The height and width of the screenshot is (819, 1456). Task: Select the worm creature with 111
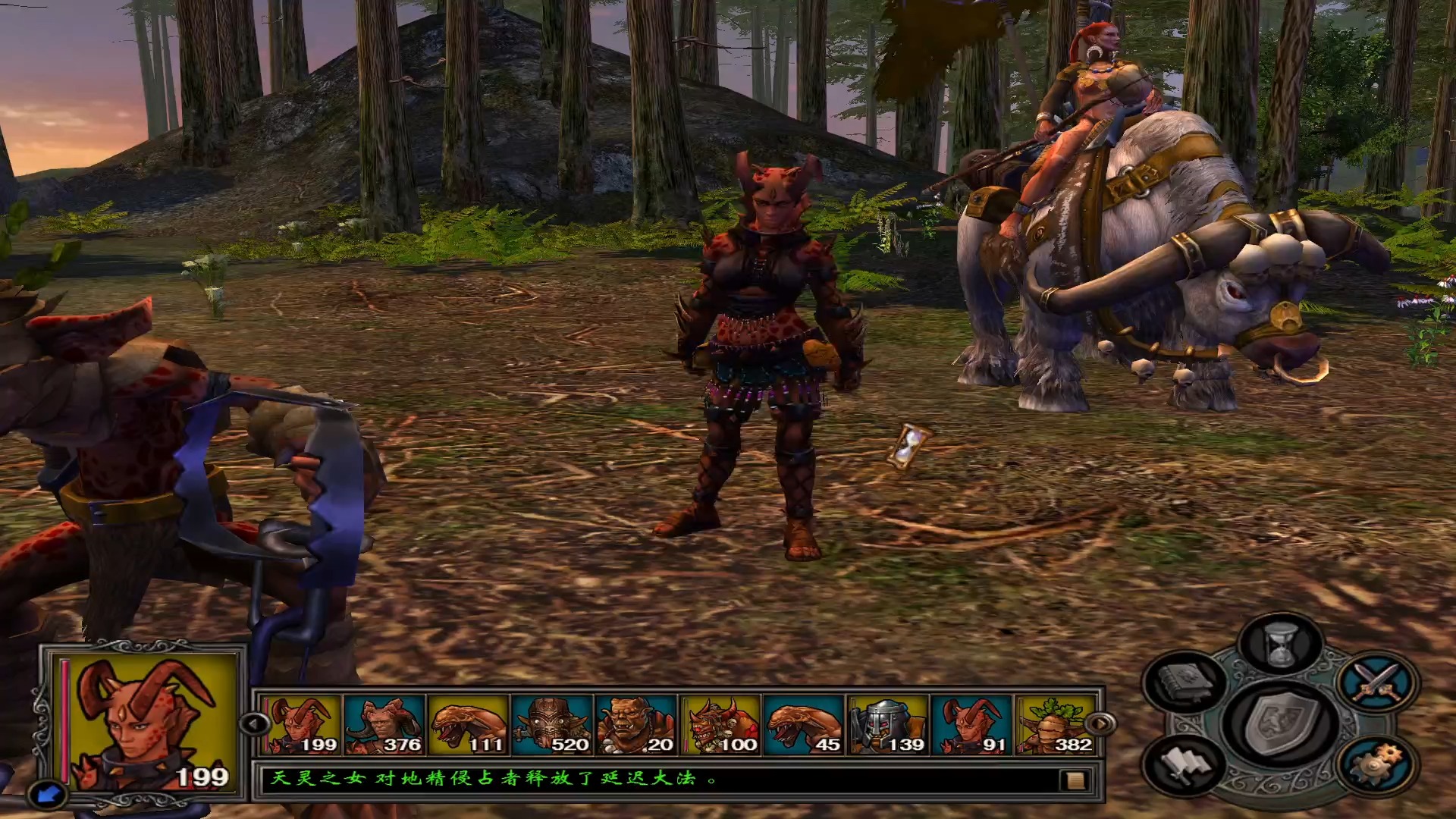468,725
